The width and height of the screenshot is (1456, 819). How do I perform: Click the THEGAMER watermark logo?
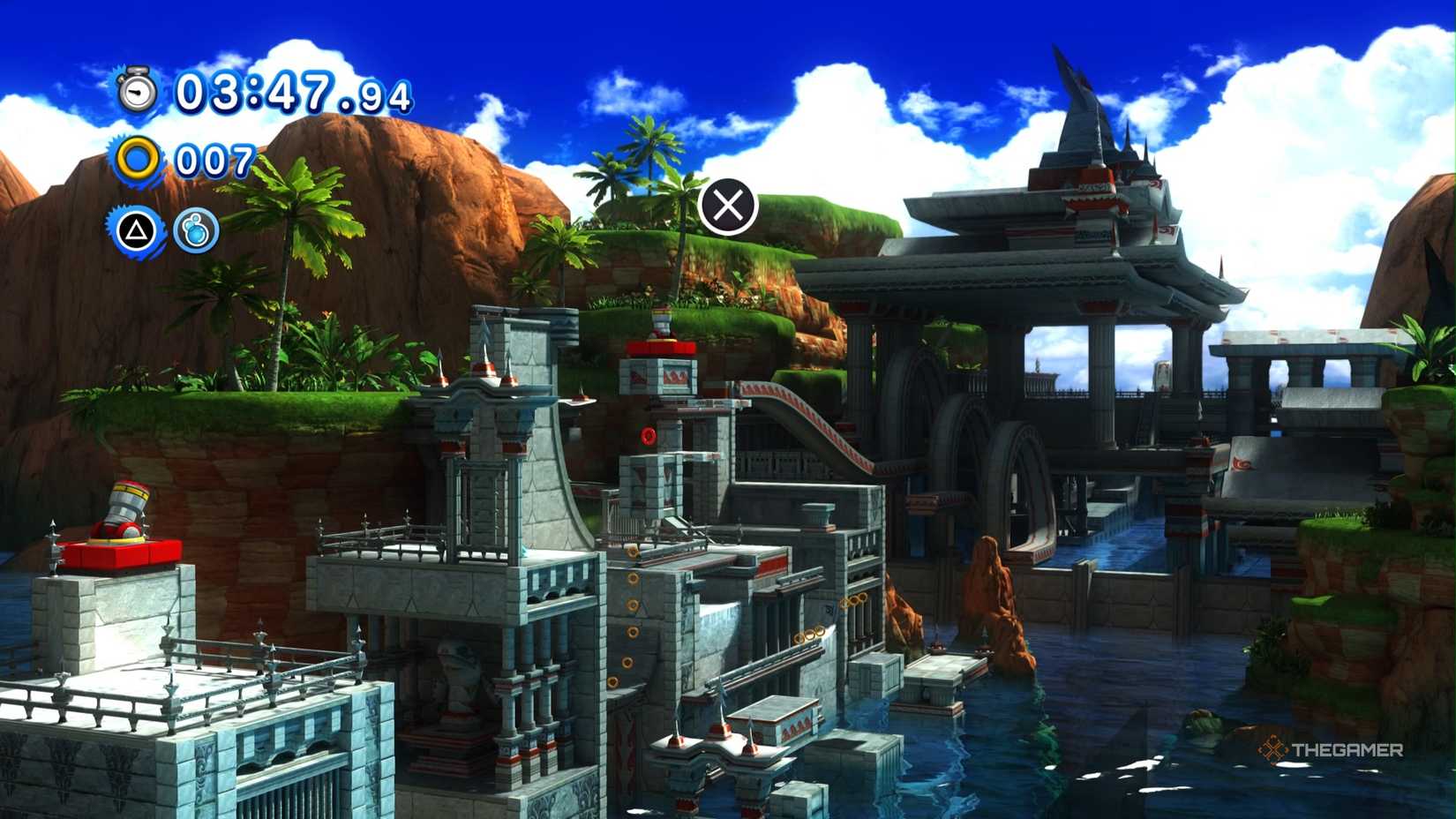pos(1332,749)
